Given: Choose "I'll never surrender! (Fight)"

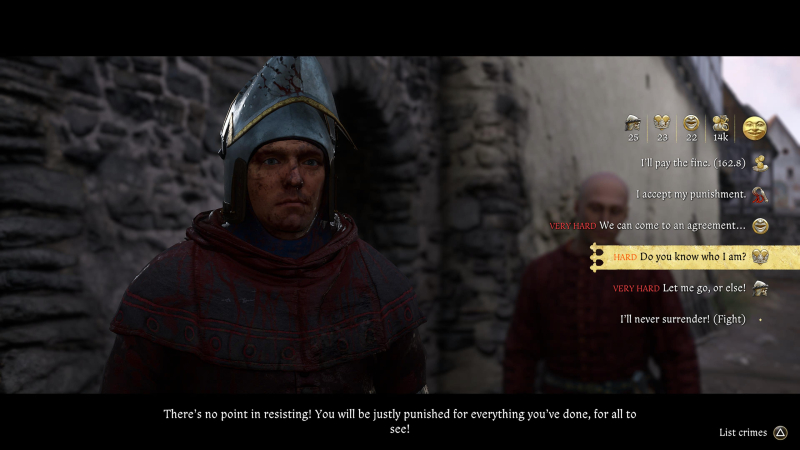Looking at the screenshot, I should click(683, 319).
